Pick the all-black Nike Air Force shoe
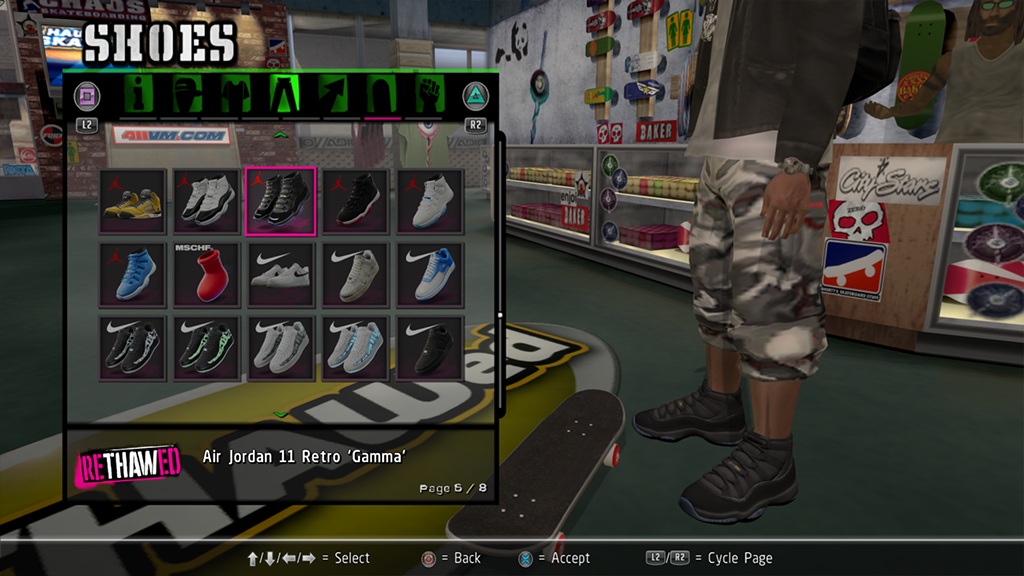 [429, 349]
